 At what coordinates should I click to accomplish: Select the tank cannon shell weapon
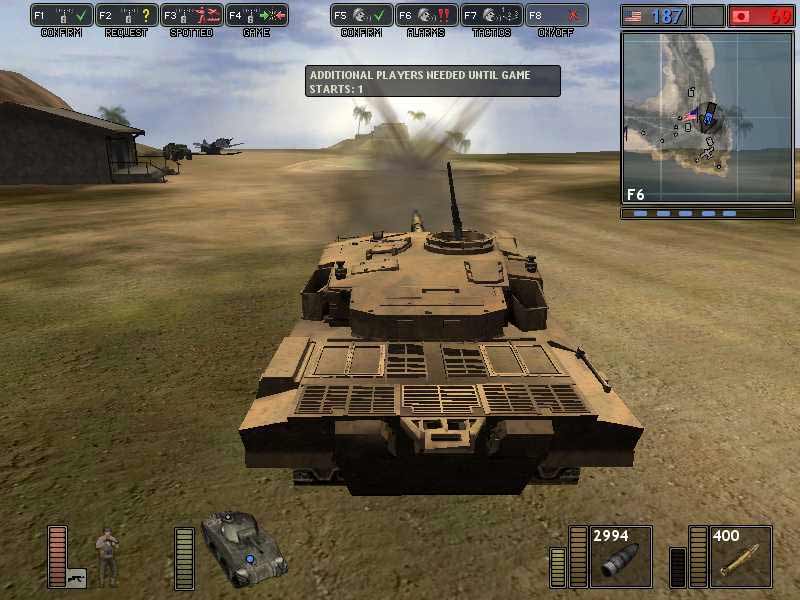pyautogui.click(x=620, y=556)
